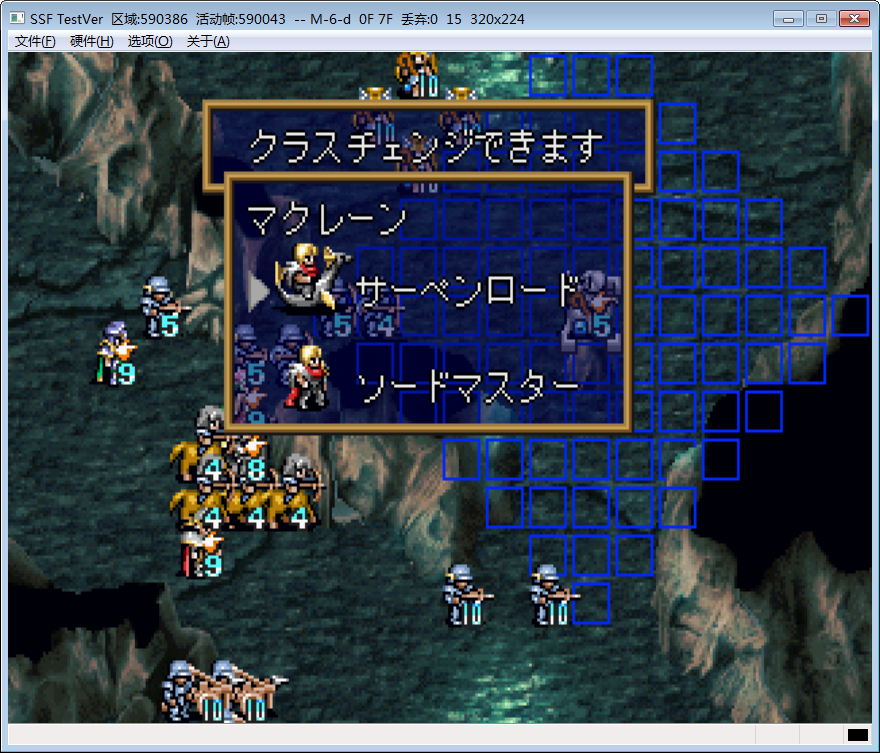Choose the ソードマスター class option
880x753 pixels.
[467, 386]
